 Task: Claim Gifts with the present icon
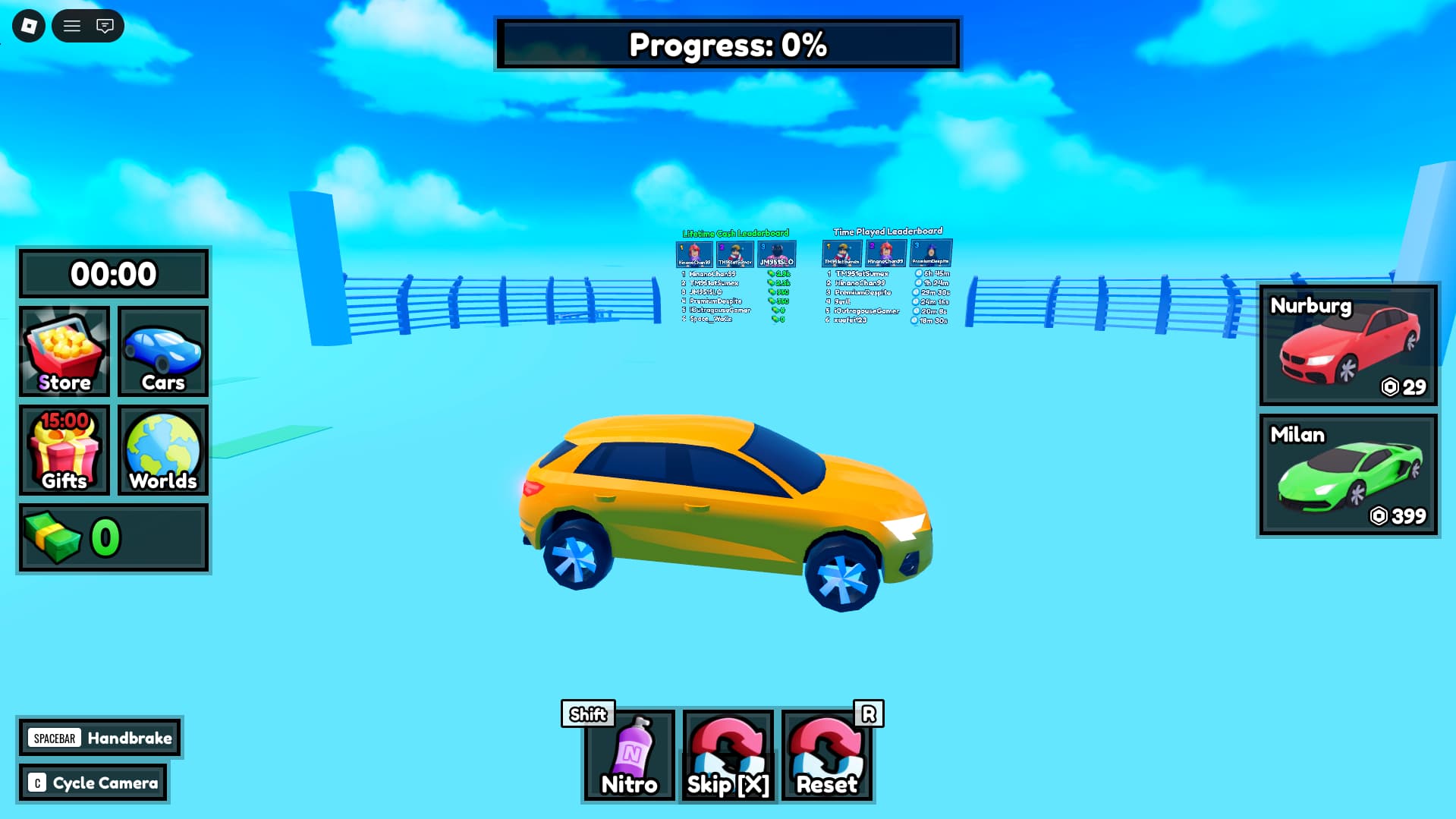64,450
